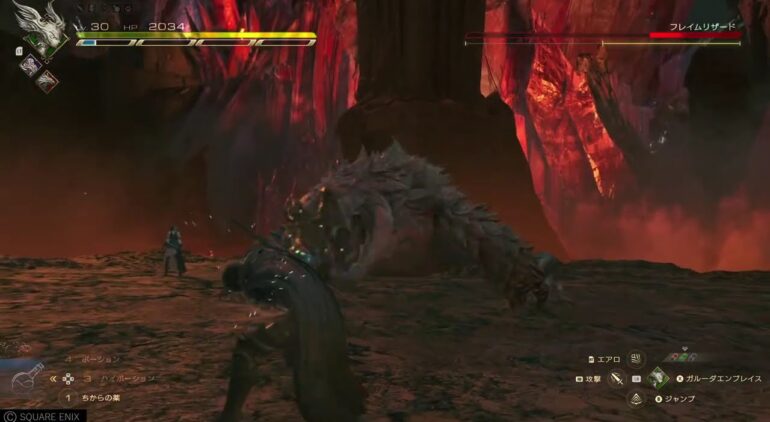Use the ポーション item shortcut
The width and height of the screenshot is (770, 422).
point(98,358)
